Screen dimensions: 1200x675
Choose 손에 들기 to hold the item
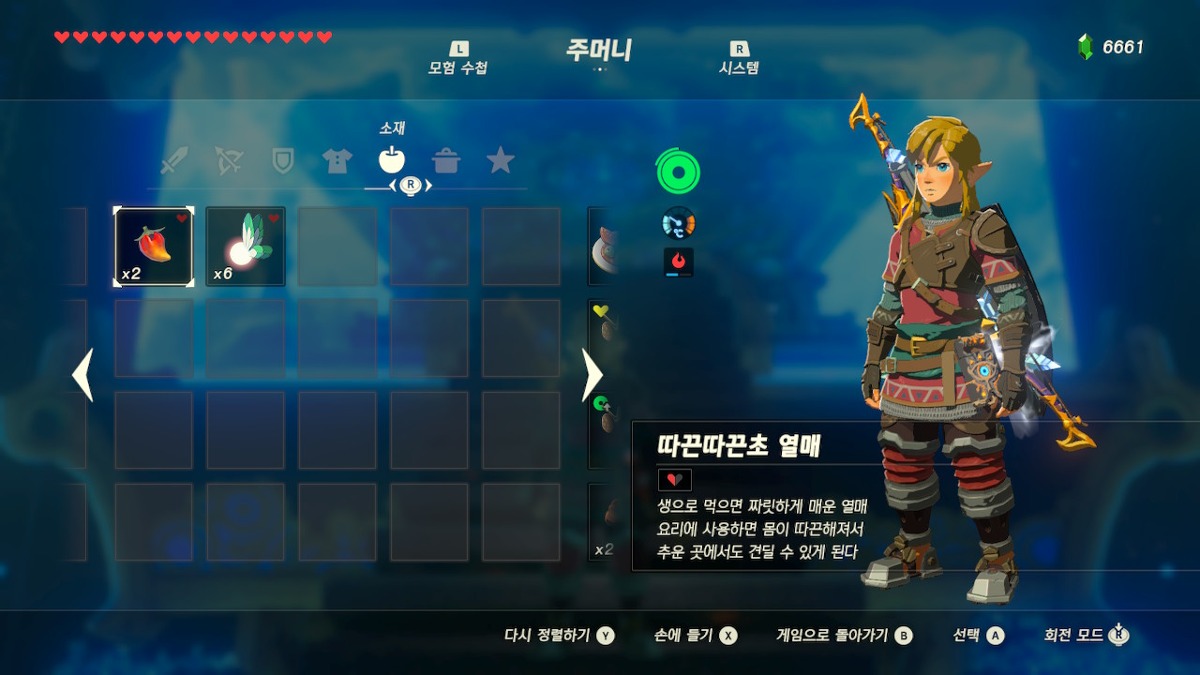tap(696, 635)
